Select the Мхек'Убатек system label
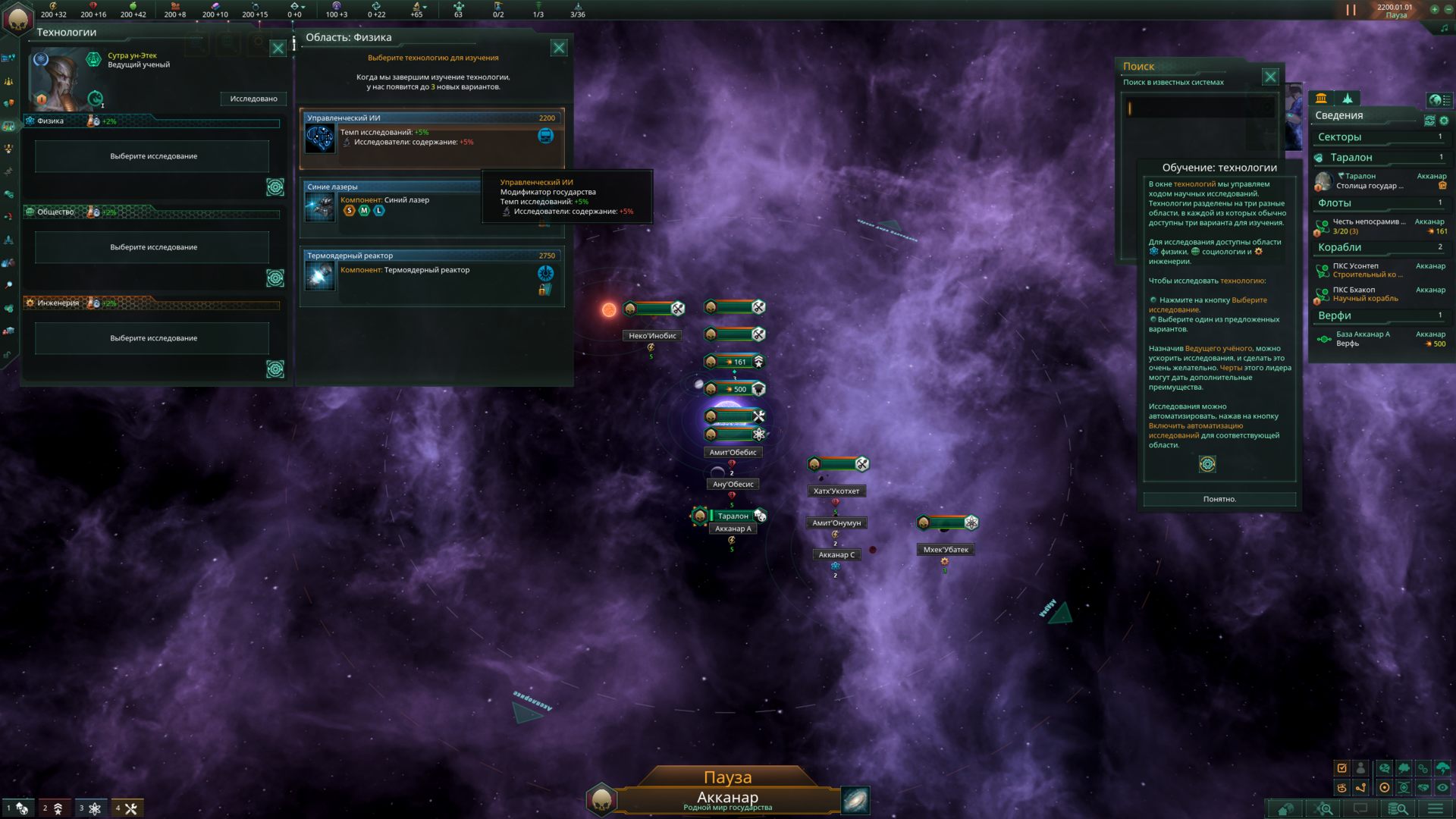Viewport: 1456px width, 819px height. click(946, 550)
